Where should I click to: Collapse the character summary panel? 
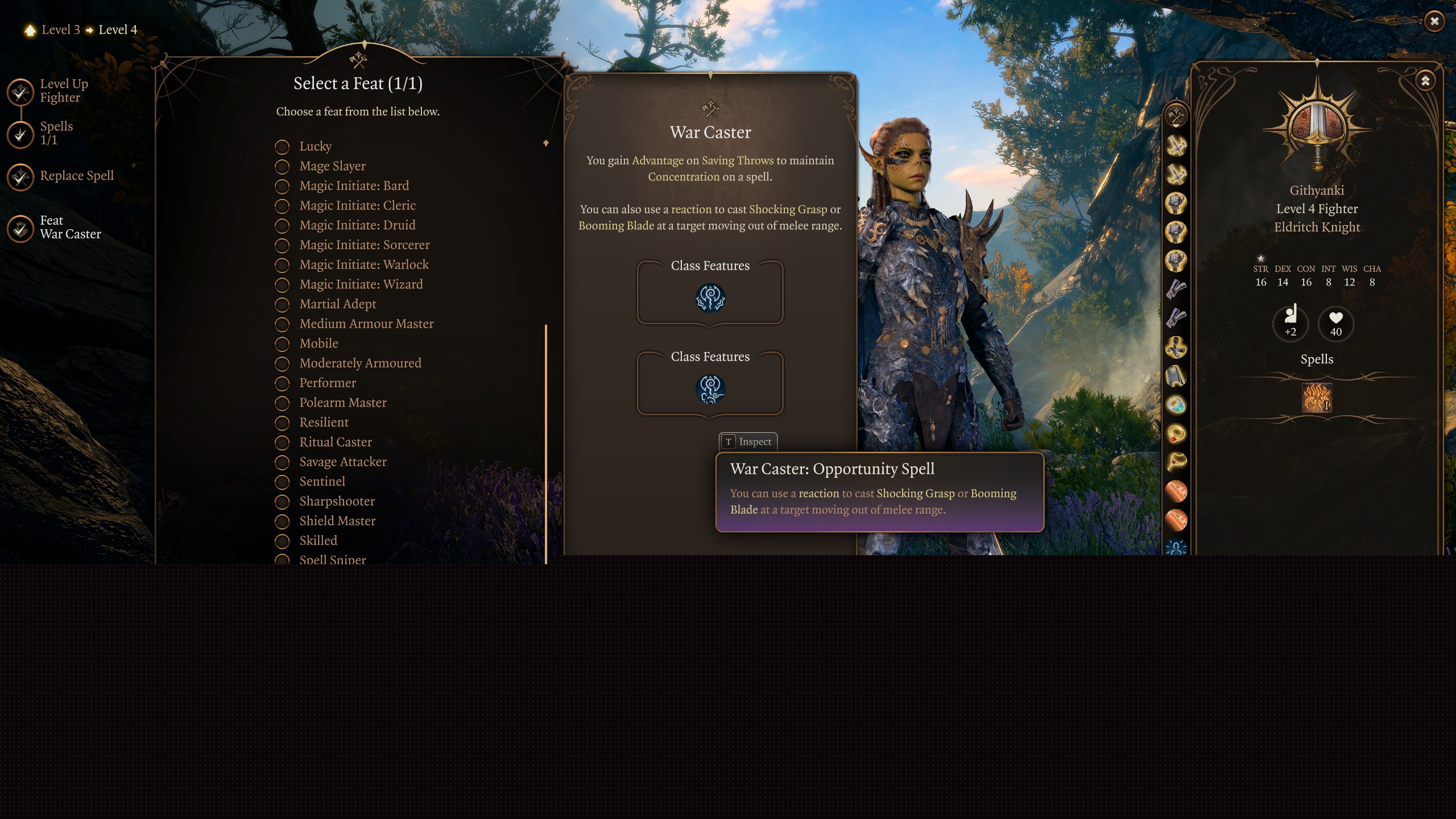click(x=1425, y=81)
